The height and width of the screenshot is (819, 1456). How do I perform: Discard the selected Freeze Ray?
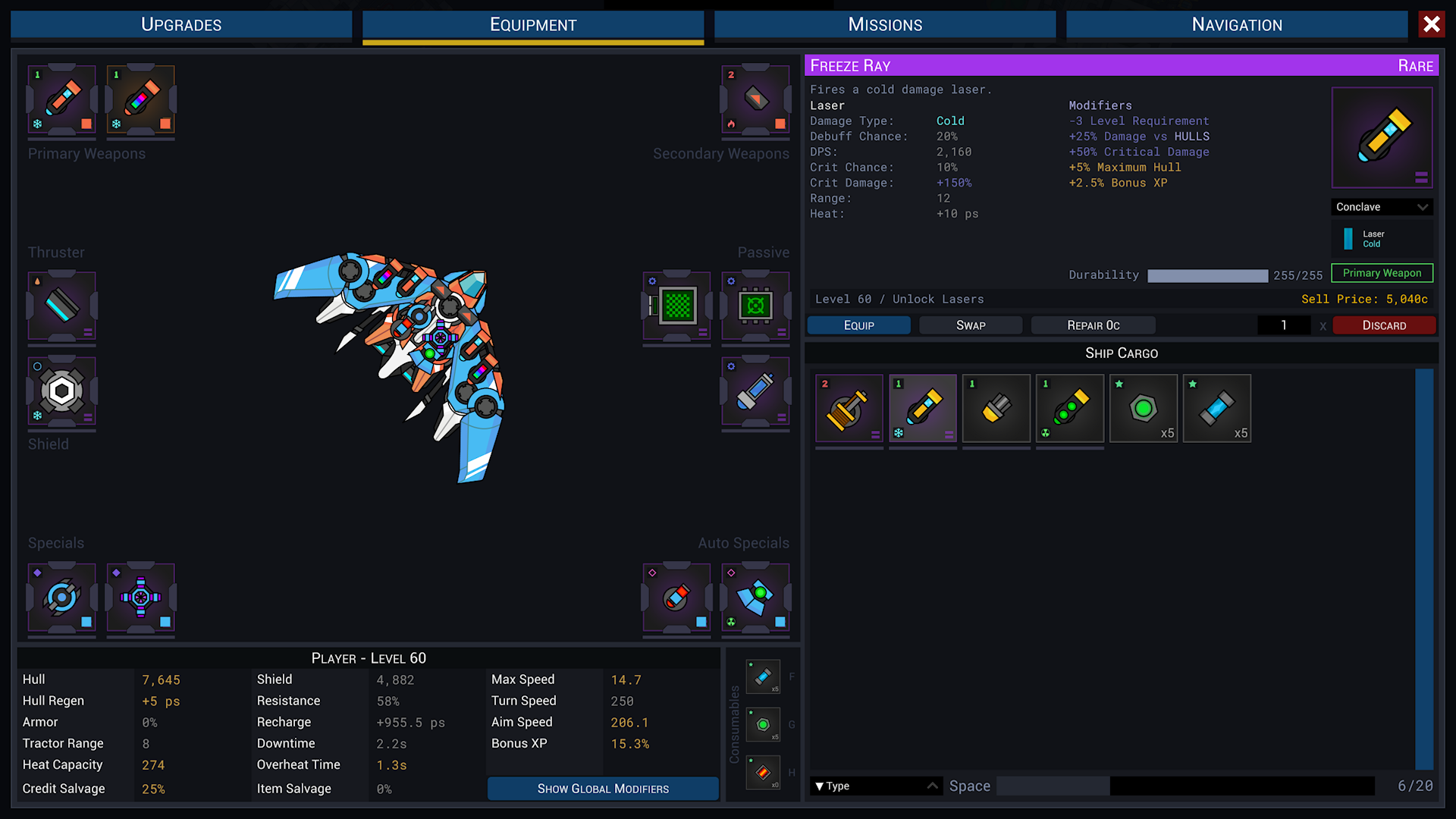1383,325
